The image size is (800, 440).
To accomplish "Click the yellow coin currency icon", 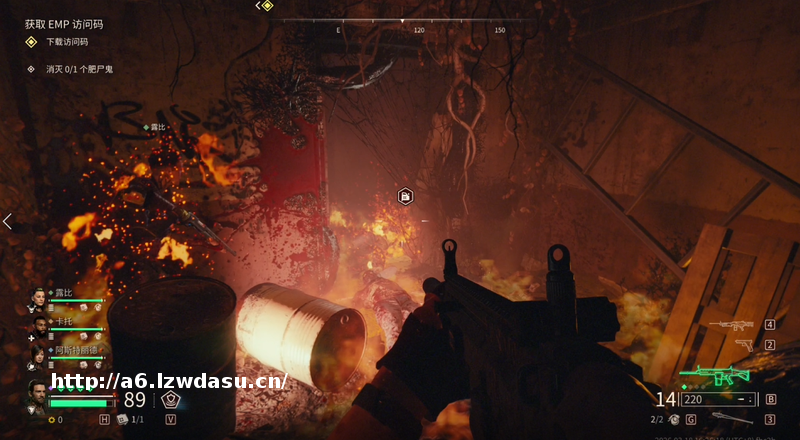I will 51,420.
